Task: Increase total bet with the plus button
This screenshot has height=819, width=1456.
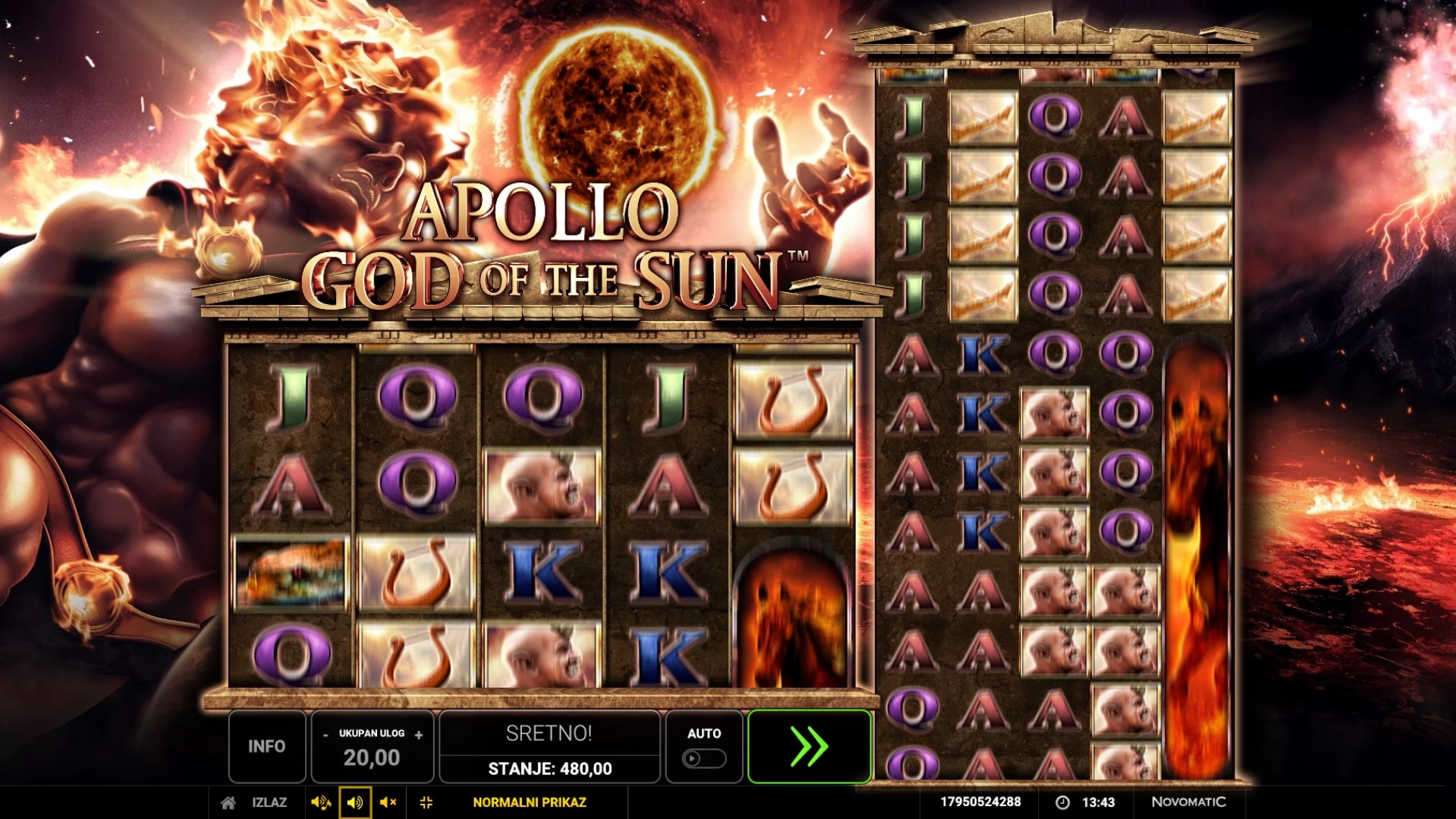Action: (419, 735)
